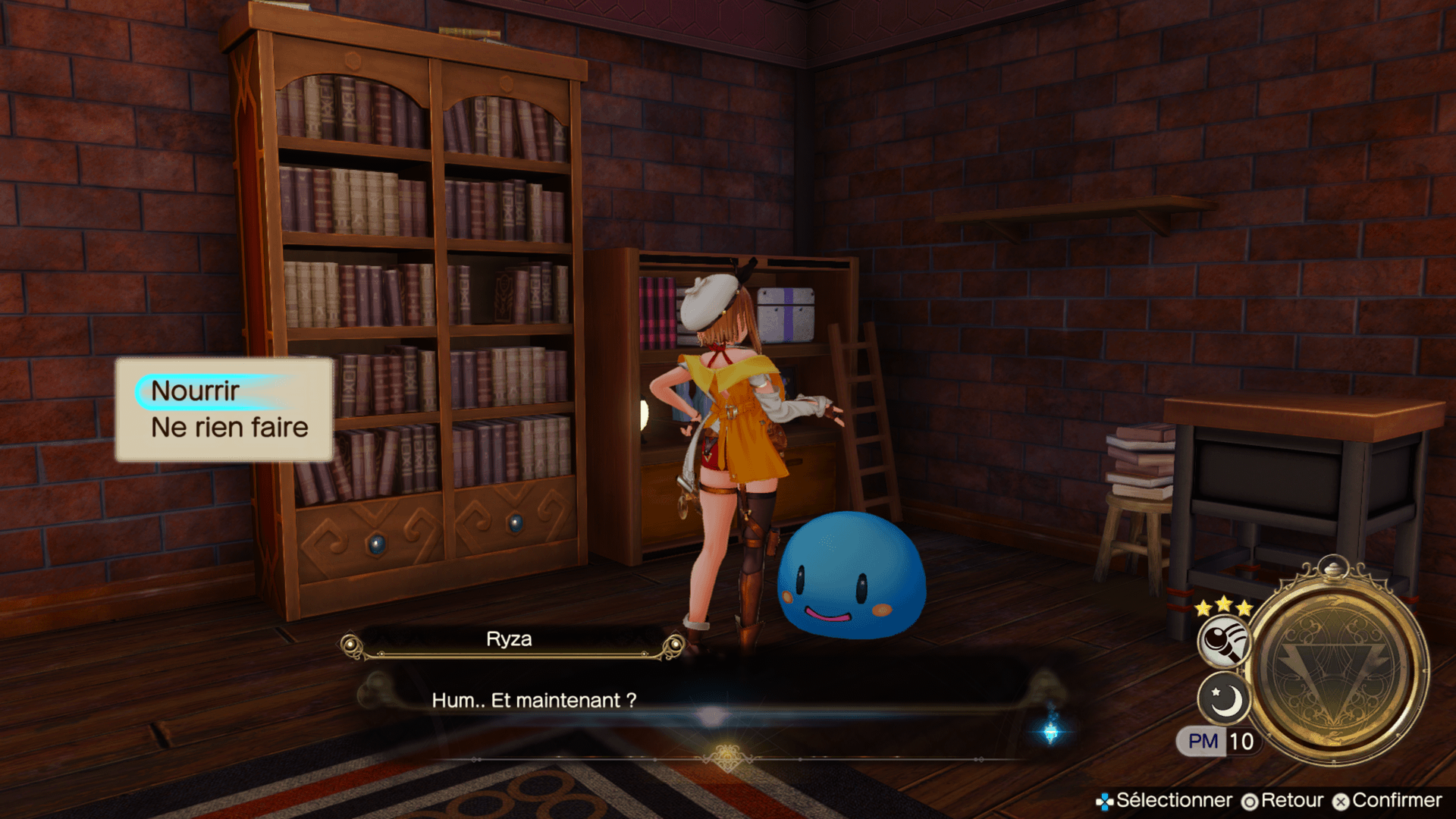Click the golden compass clock emblem
The height and width of the screenshot is (819, 1456).
pos(1338,667)
